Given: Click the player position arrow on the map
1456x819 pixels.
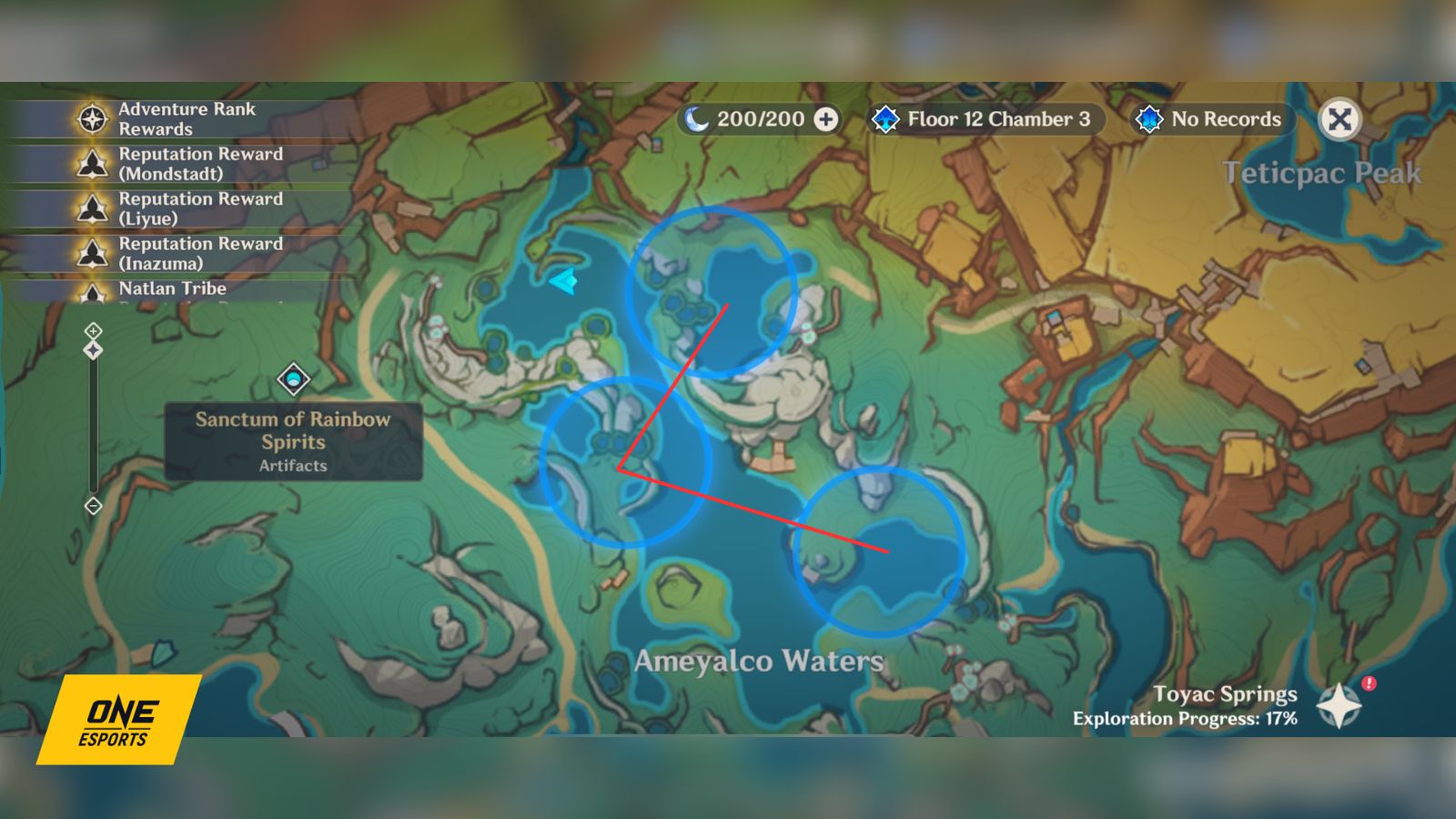Looking at the screenshot, I should click(x=562, y=283).
